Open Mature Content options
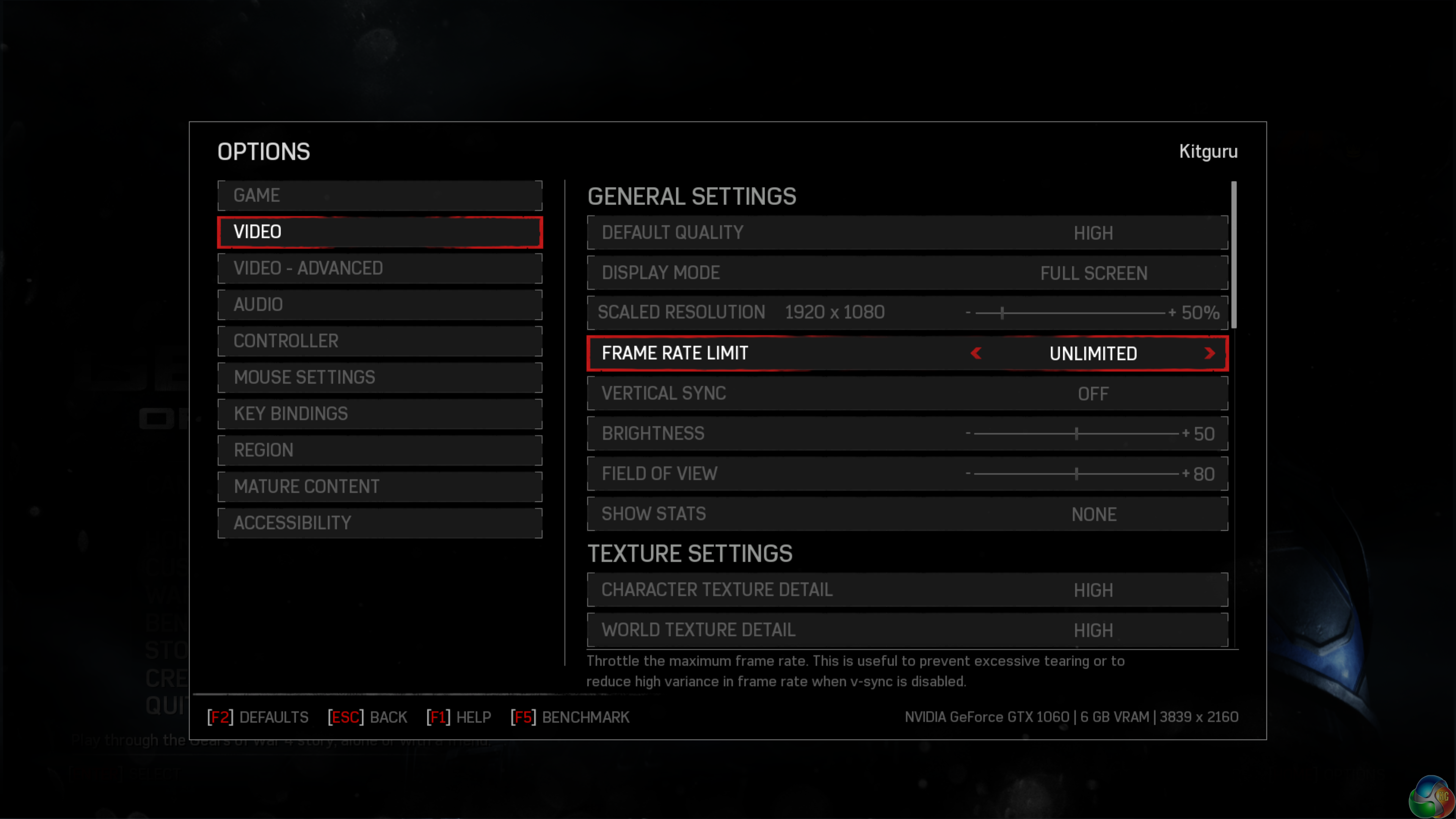 tap(379, 486)
